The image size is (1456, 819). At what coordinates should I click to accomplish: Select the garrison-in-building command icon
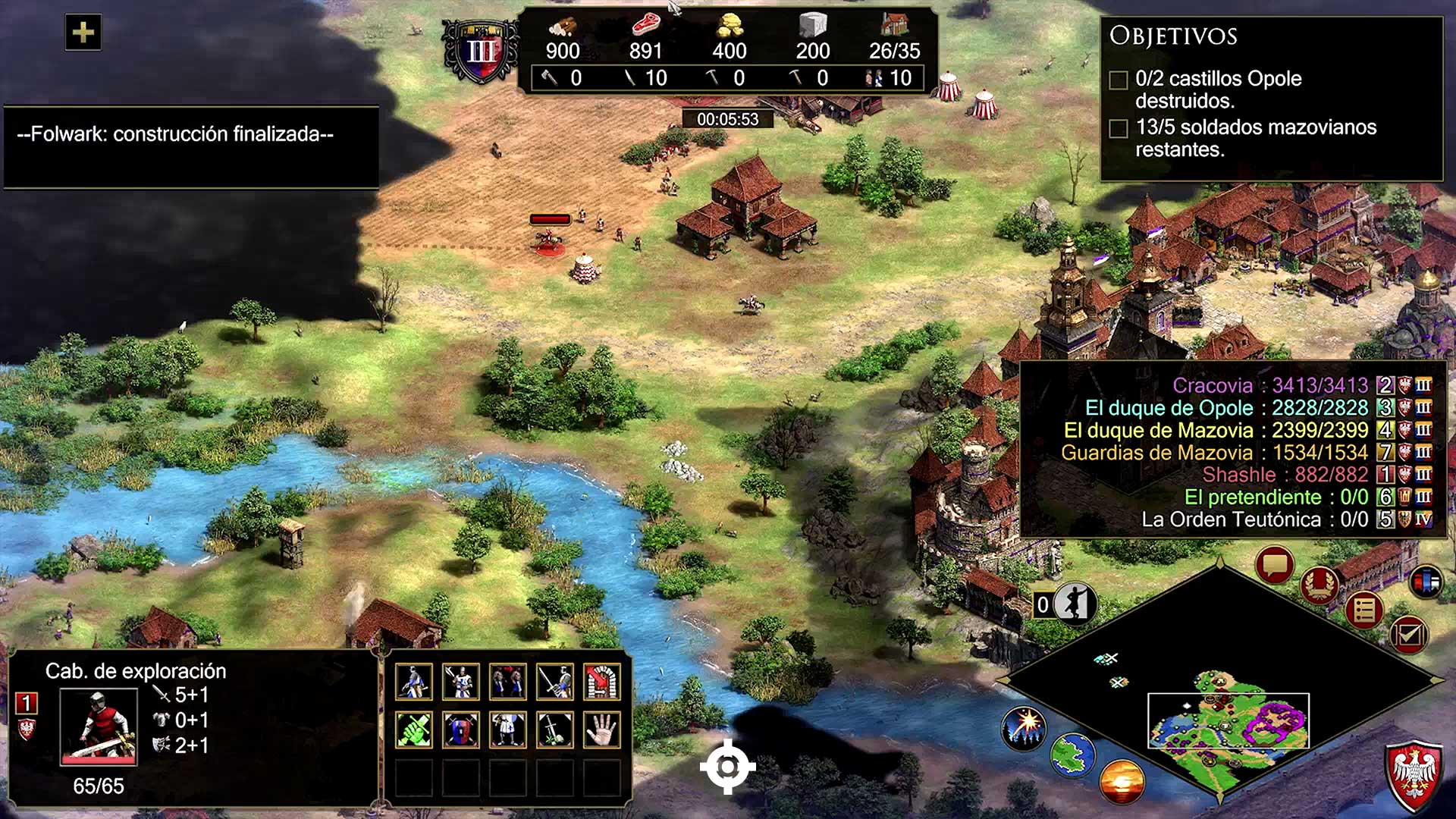click(x=601, y=682)
